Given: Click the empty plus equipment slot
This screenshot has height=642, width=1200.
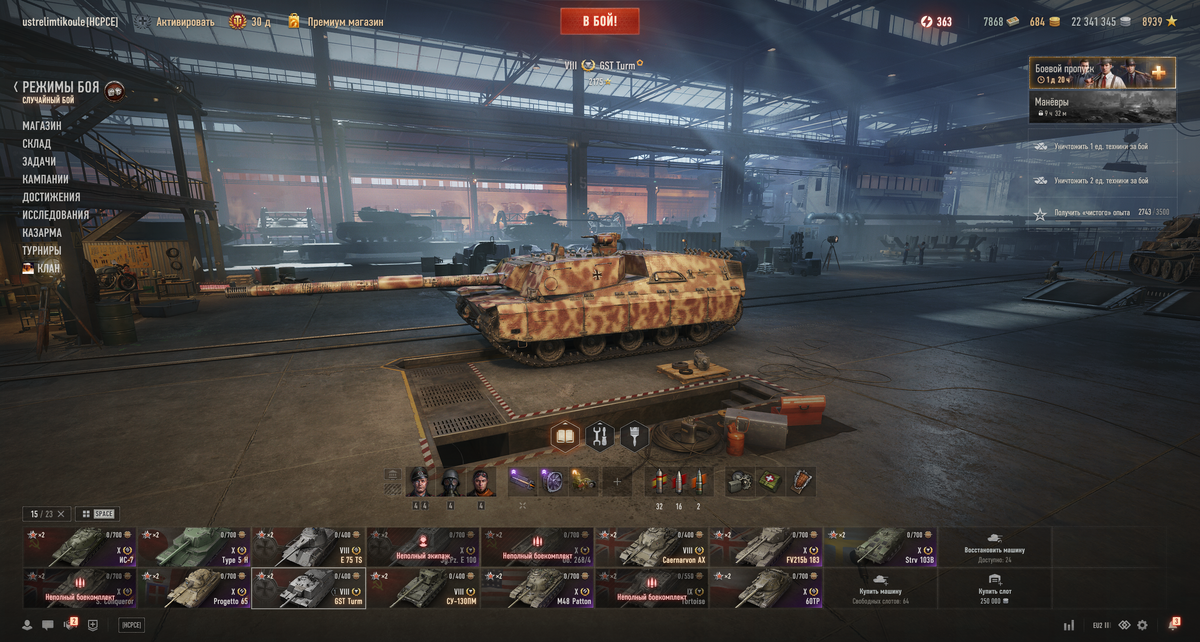Looking at the screenshot, I should point(617,482).
